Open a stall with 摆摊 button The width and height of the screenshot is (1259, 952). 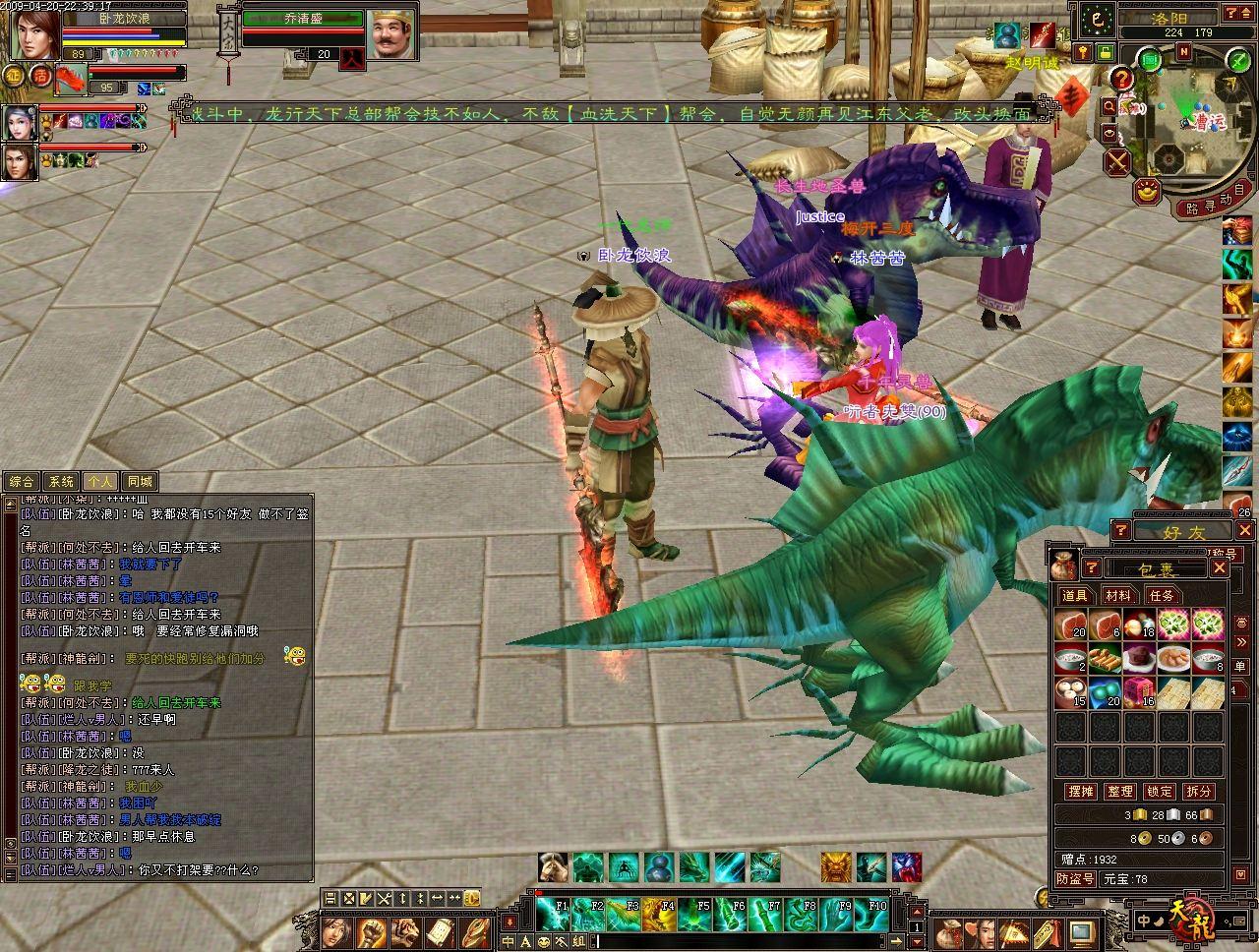coord(1081,791)
